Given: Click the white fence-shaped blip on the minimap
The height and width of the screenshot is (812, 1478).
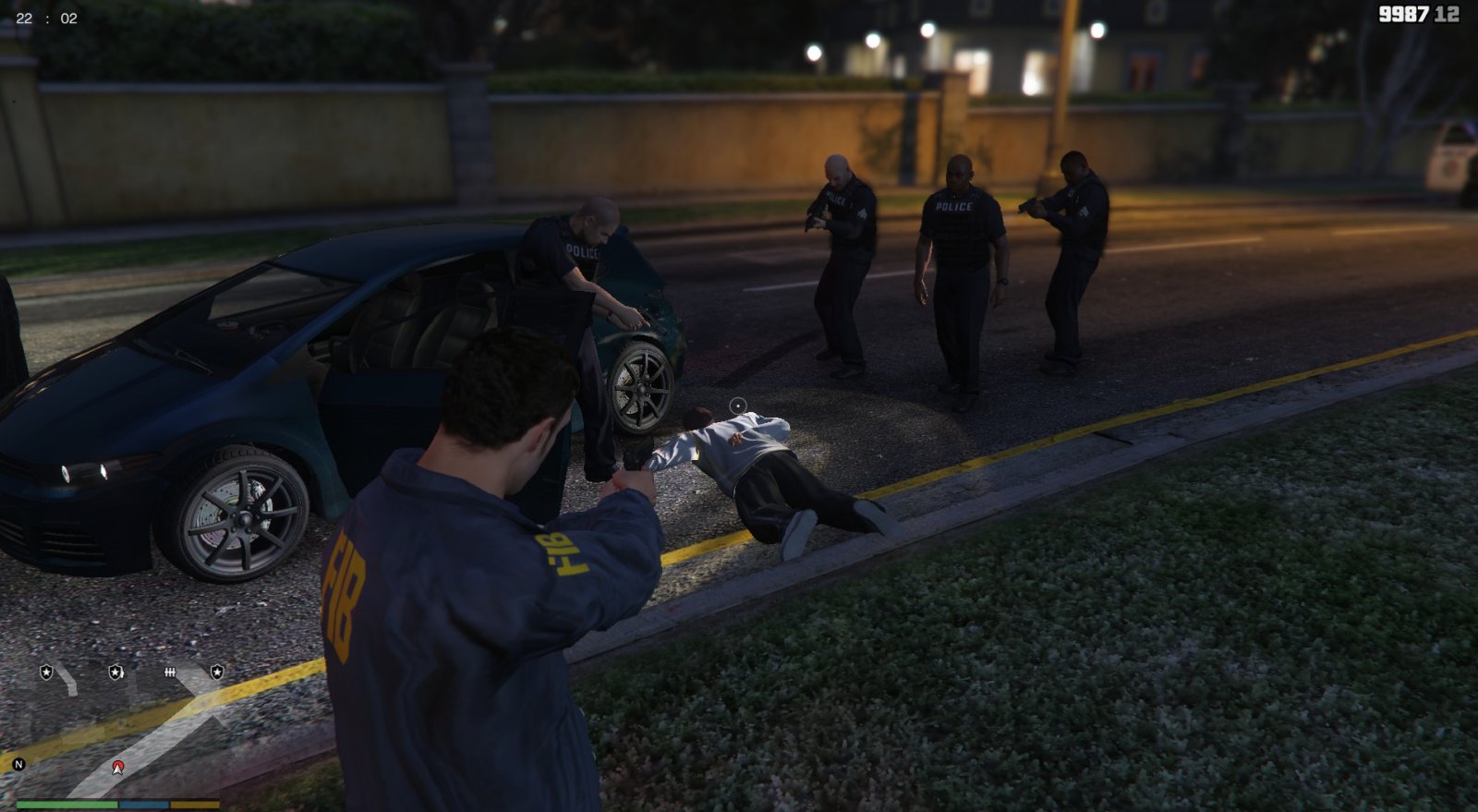Looking at the screenshot, I should point(170,673).
